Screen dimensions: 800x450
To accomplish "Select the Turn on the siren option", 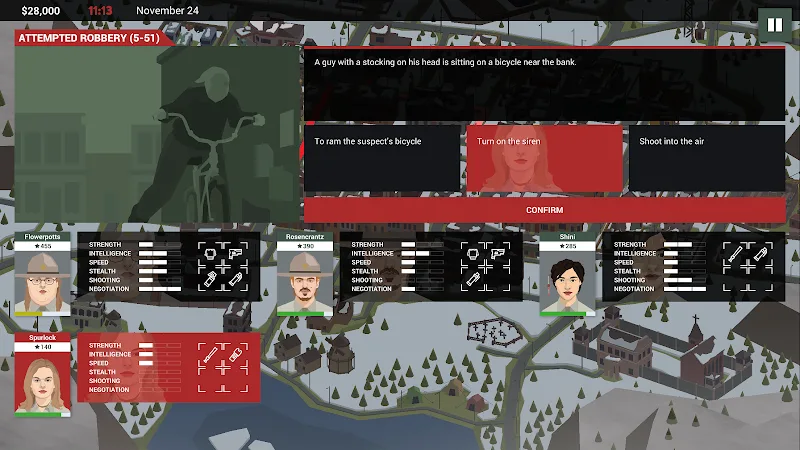I will pos(544,158).
